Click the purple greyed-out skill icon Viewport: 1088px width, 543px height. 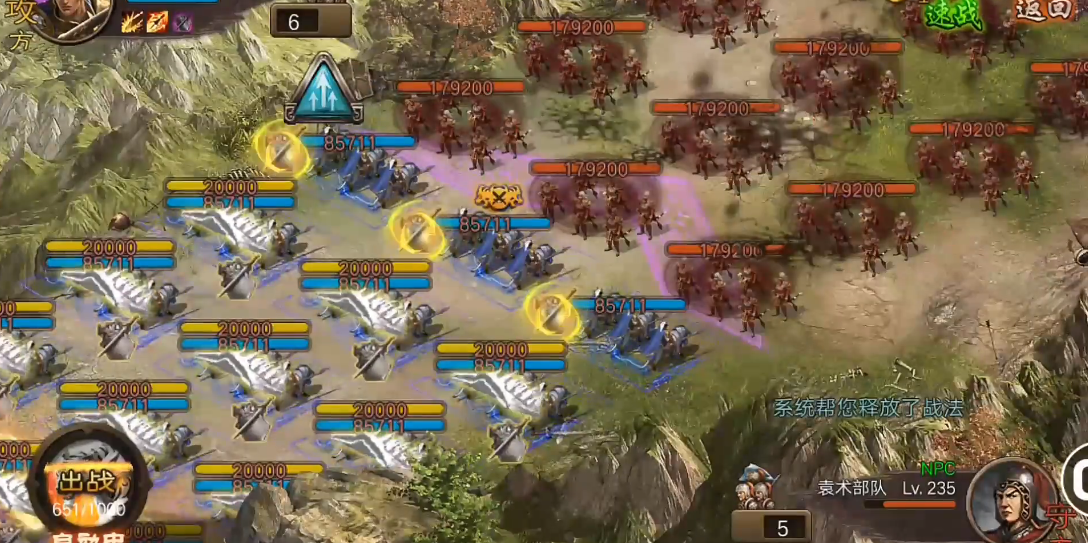coord(181,22)
